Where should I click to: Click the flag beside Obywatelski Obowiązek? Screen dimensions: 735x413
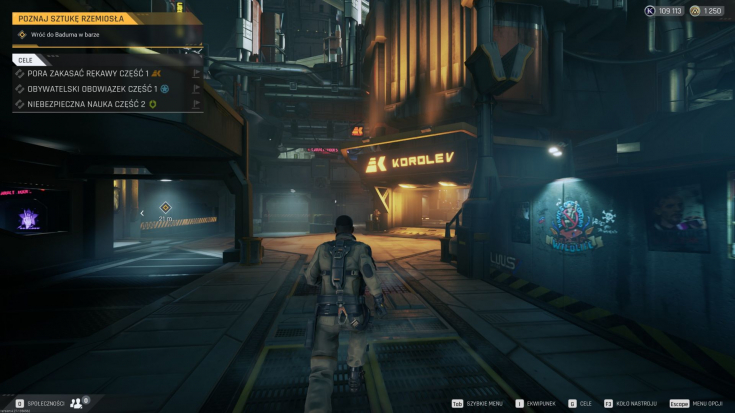coord(197,88)
